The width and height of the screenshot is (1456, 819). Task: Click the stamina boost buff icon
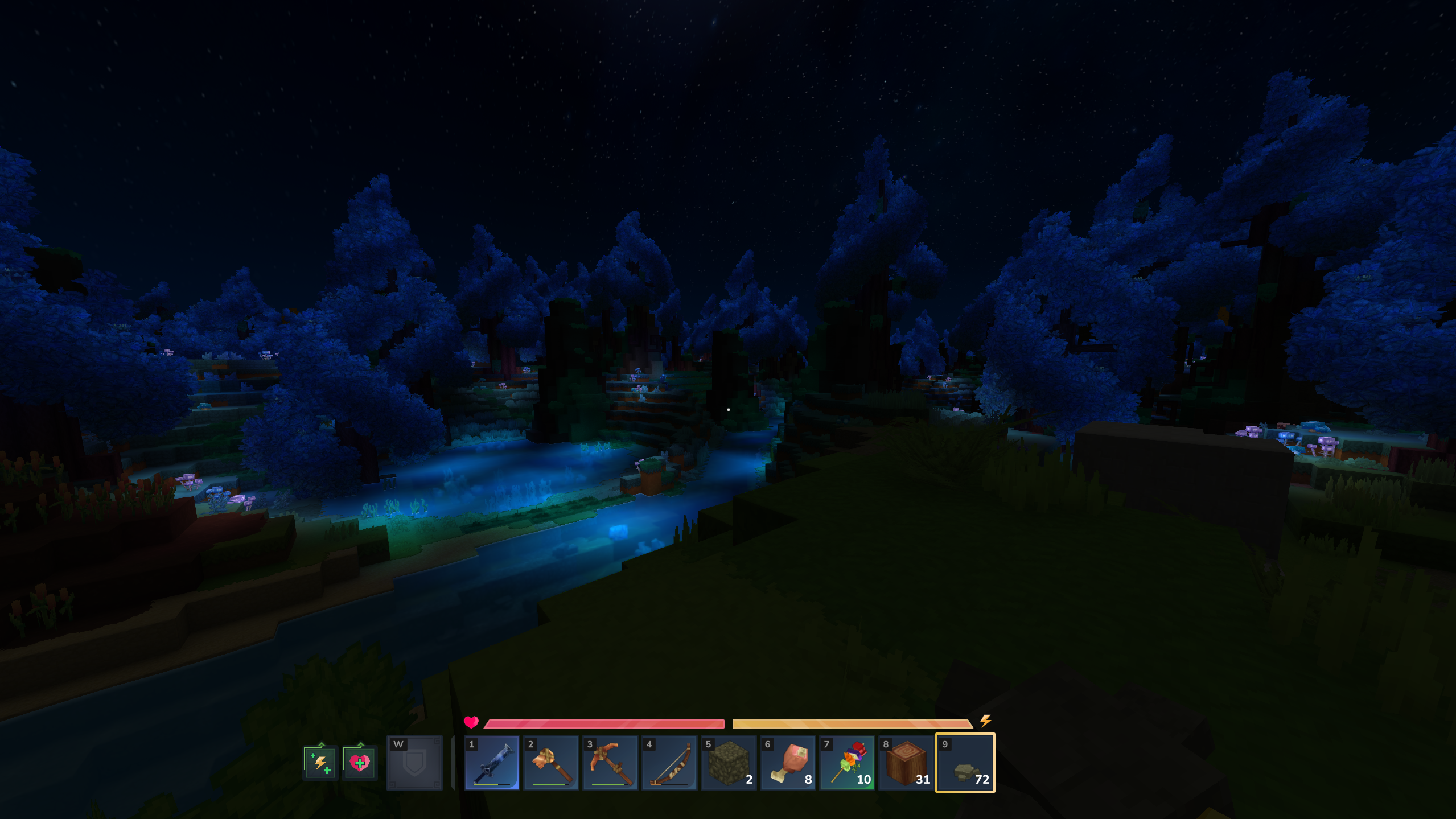(x=320, y=763)
